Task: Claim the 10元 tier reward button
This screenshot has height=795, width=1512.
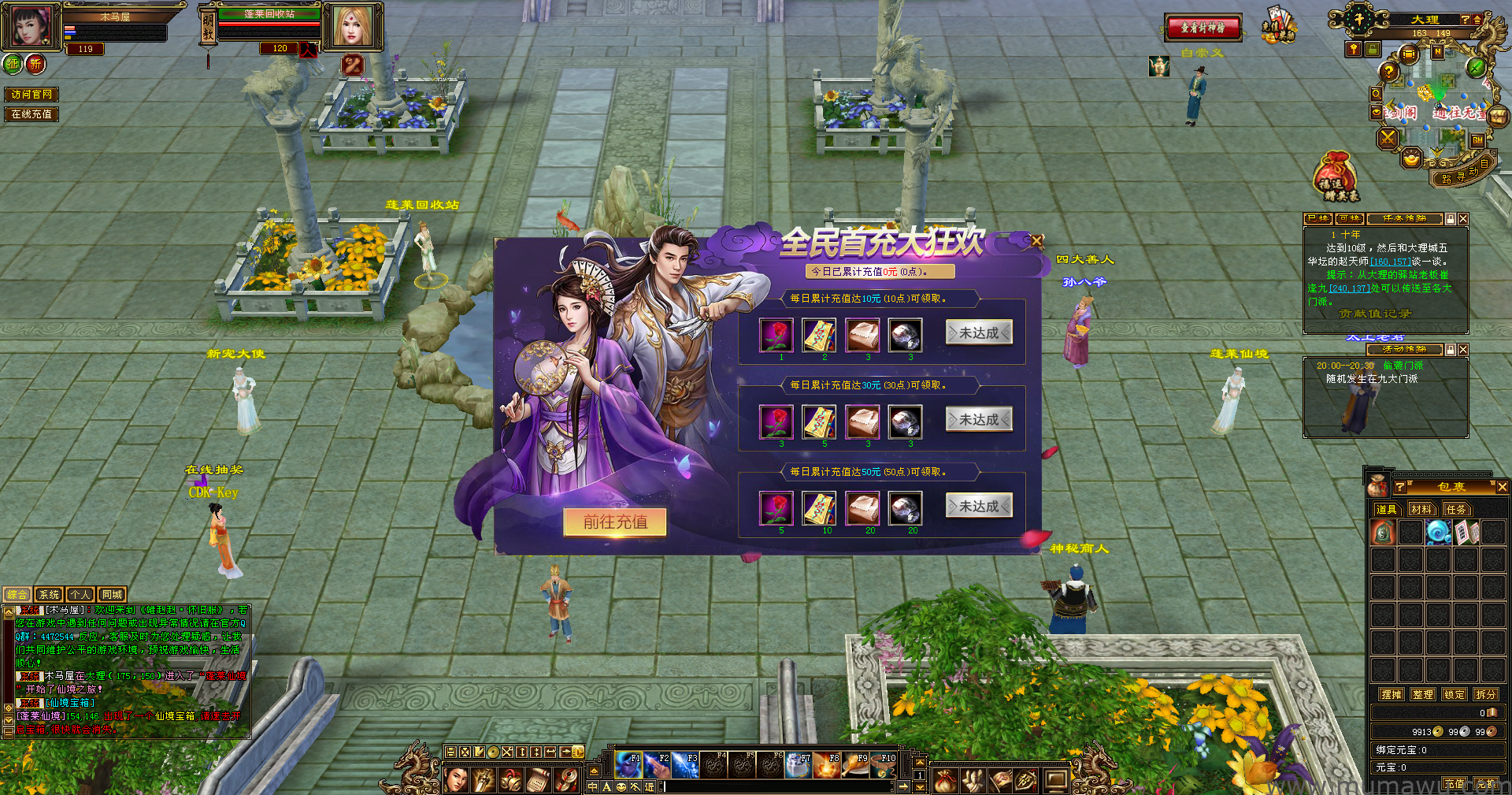Action: (x=979, y=333)
